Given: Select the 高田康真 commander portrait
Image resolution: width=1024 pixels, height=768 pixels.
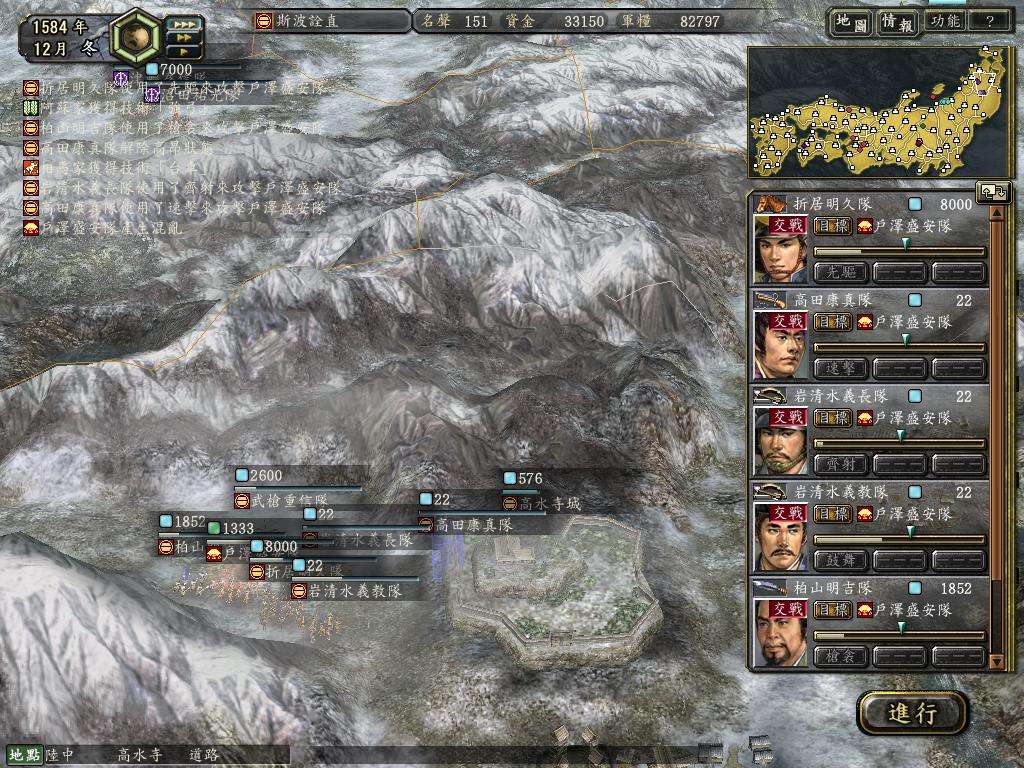Looking at the screenshot, I should [x=780, y=346].
